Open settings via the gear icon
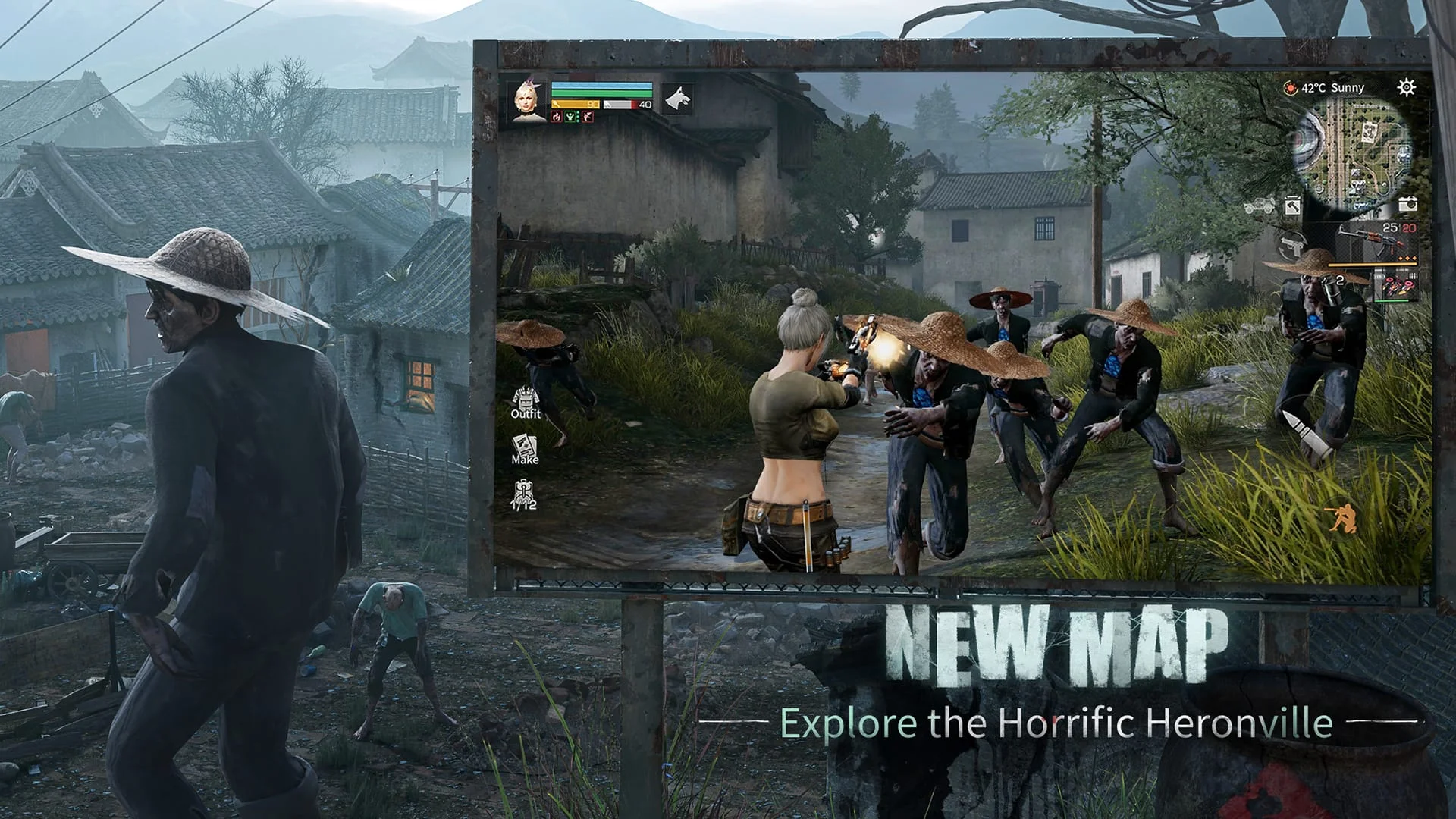The image size is (1456, 819). tap(1406, 86)
